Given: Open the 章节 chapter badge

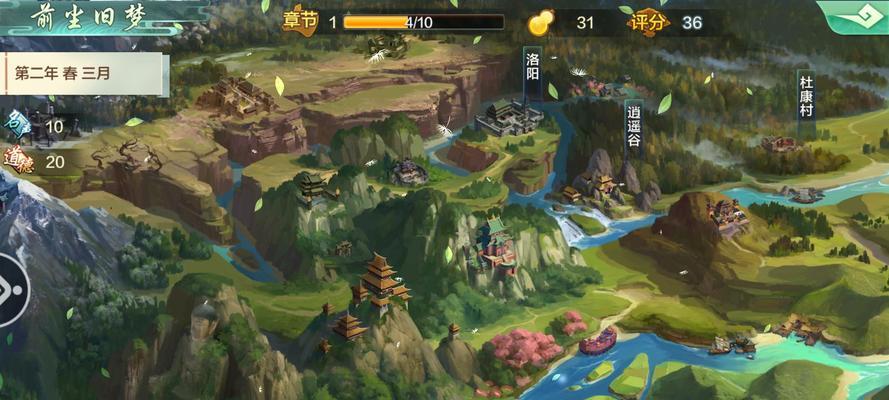Looking at the screenshot, I should tap(300, 21).
